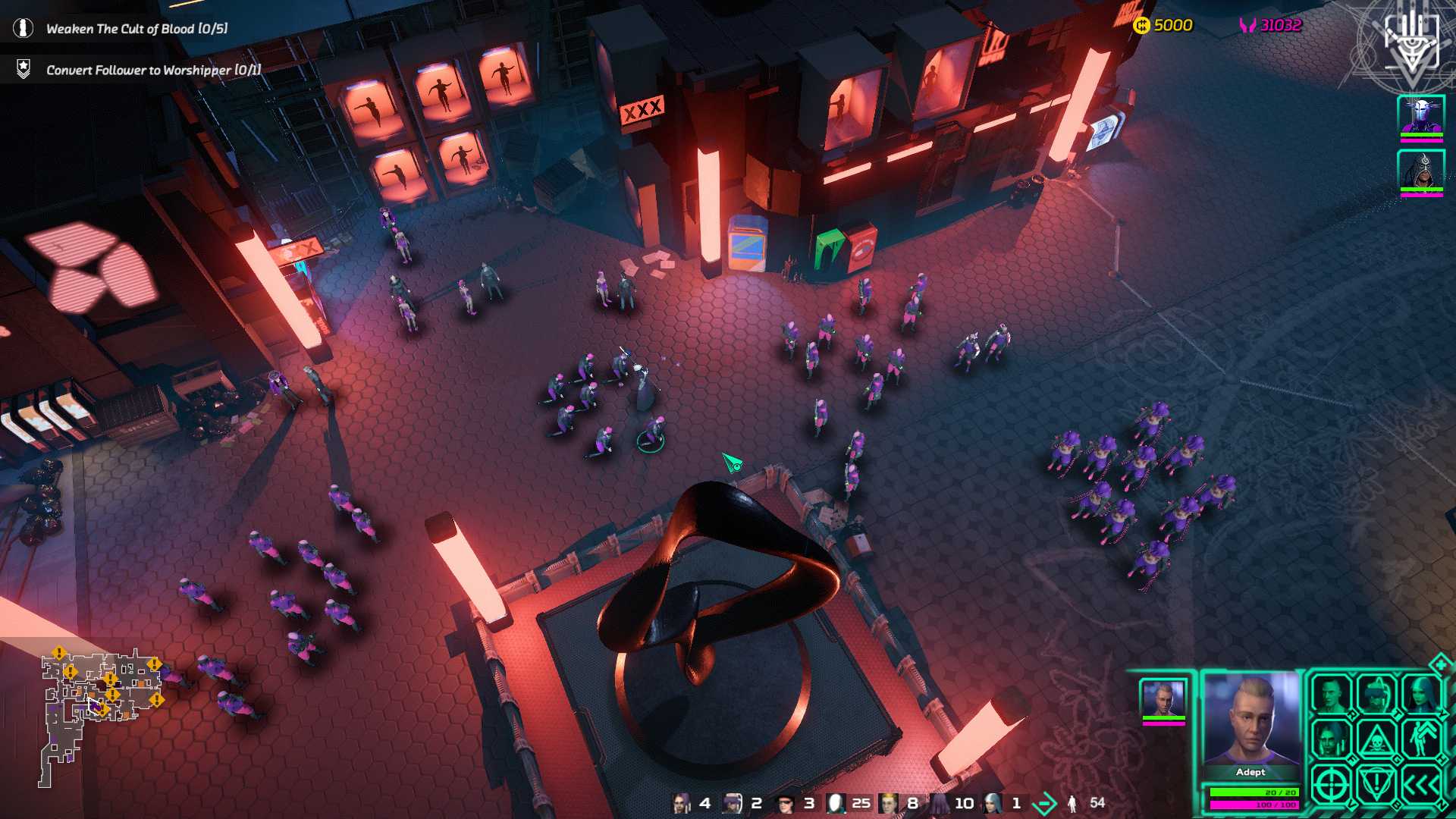Click the exclamation-triangle alert ability
1456x819 pixels.
[1376, 783]
